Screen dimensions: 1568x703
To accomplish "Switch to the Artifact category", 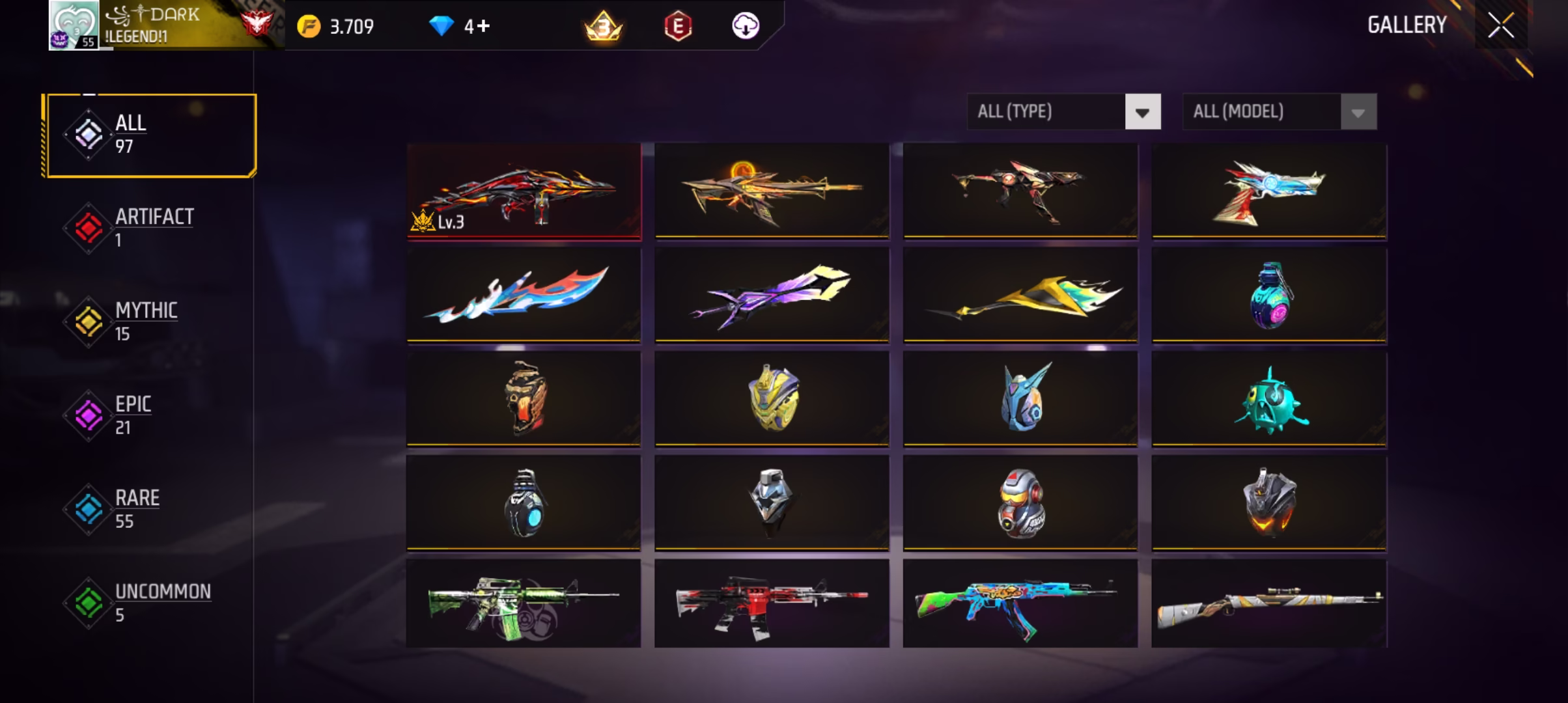I will click(151, 228).
